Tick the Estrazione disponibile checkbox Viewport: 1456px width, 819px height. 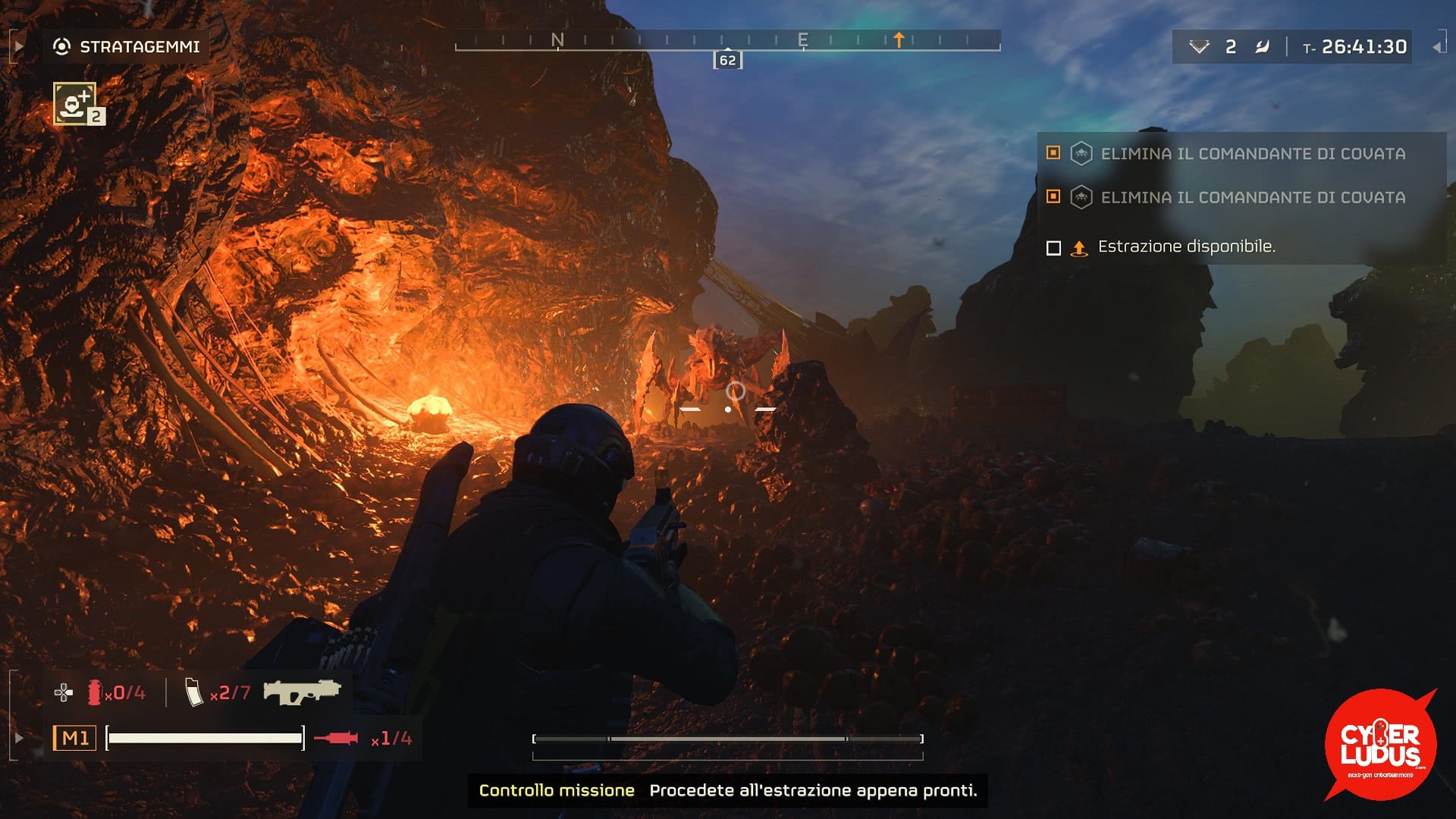[1053, 248]
